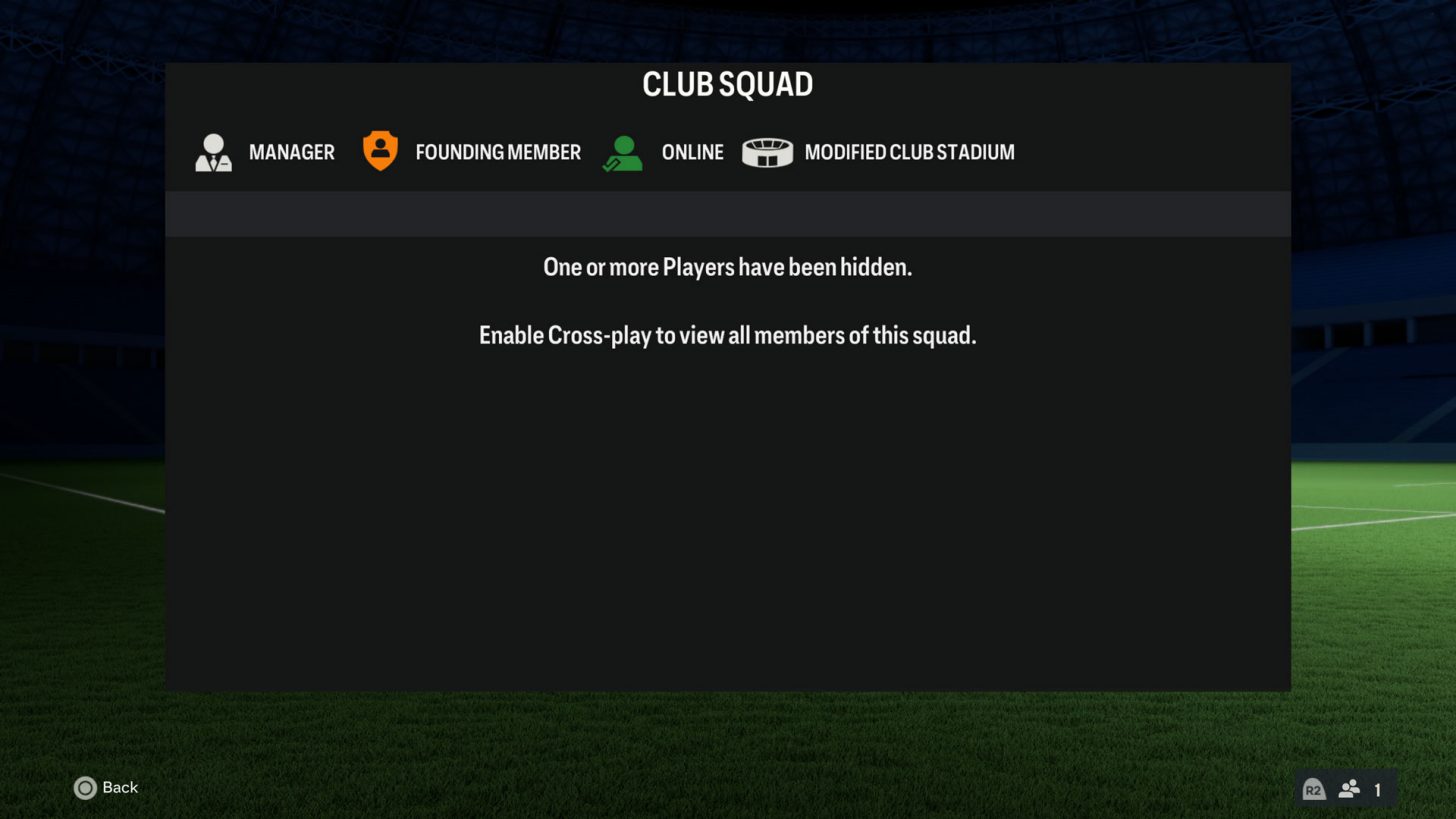Image resolution: width=1456 pixels, height=819 pixels.
Task: Select the orange Founding Member shield icon
Action: (x=380, y=150)
